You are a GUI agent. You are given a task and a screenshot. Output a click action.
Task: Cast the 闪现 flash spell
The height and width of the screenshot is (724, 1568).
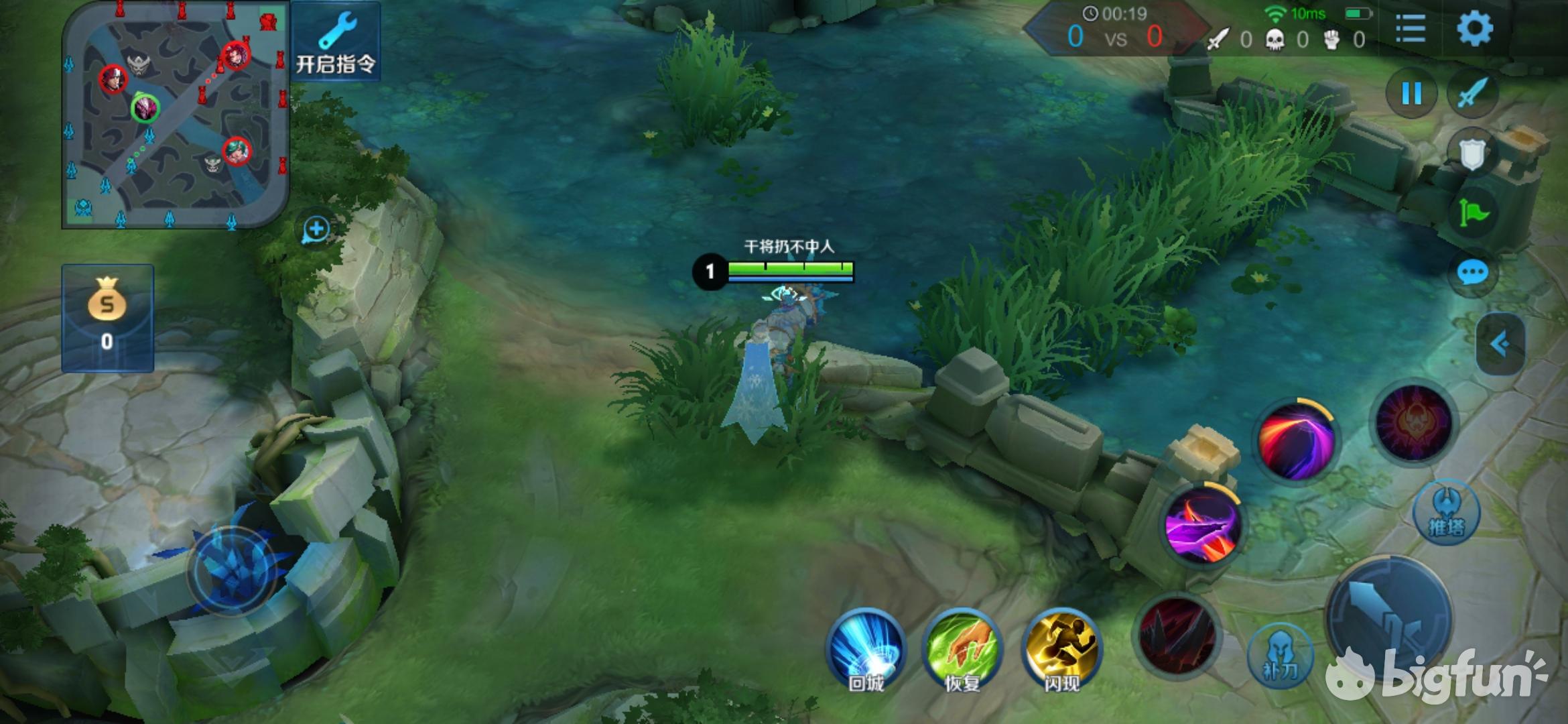coord(1061,648)
